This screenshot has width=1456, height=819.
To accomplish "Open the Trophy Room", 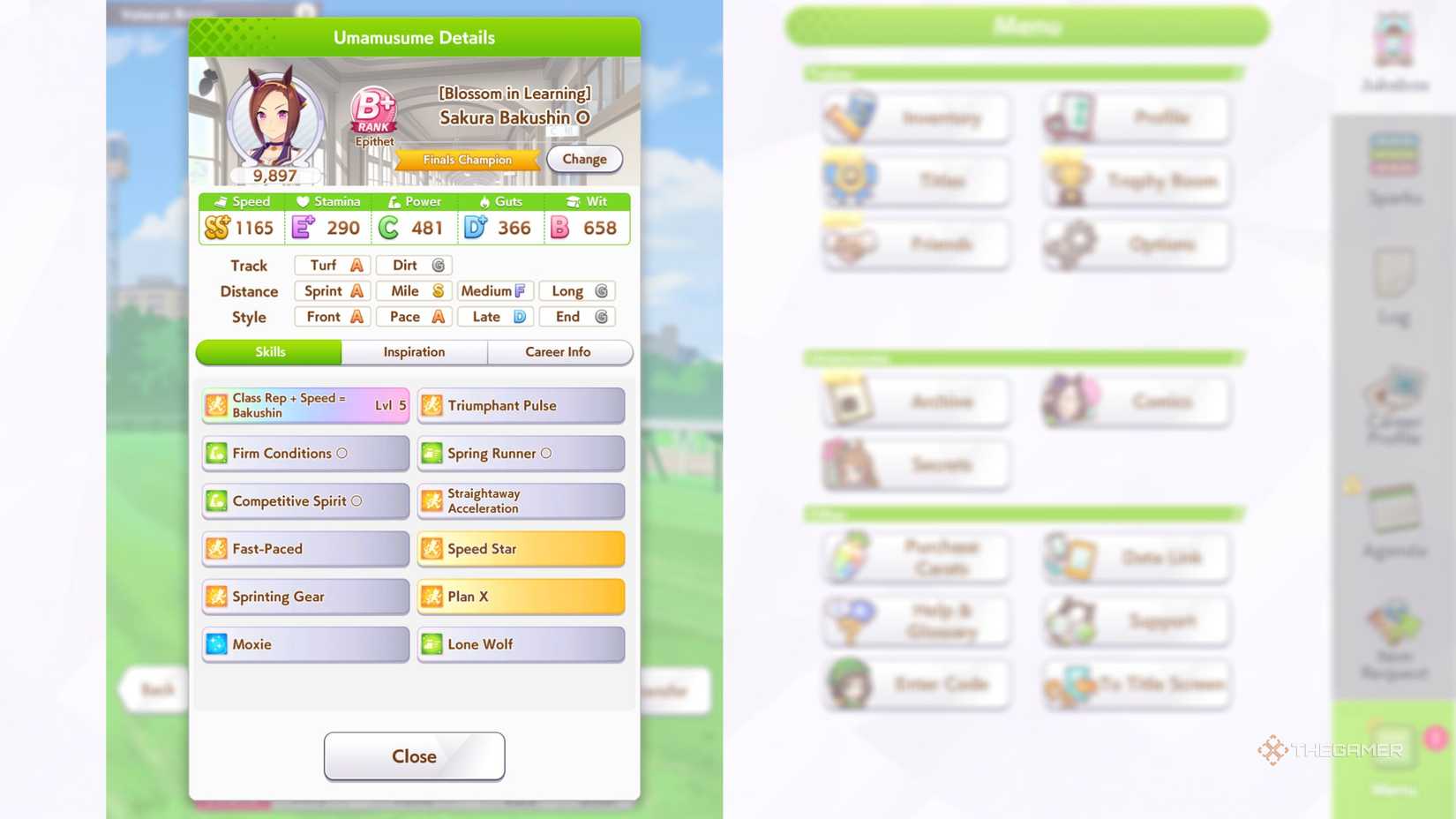I will click(1135, 180).
